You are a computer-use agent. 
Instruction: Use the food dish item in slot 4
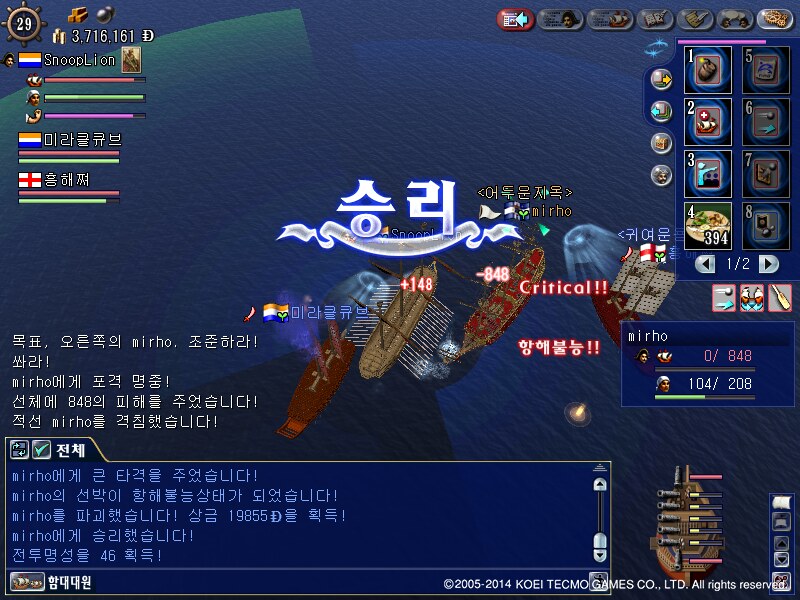[708, 225]
